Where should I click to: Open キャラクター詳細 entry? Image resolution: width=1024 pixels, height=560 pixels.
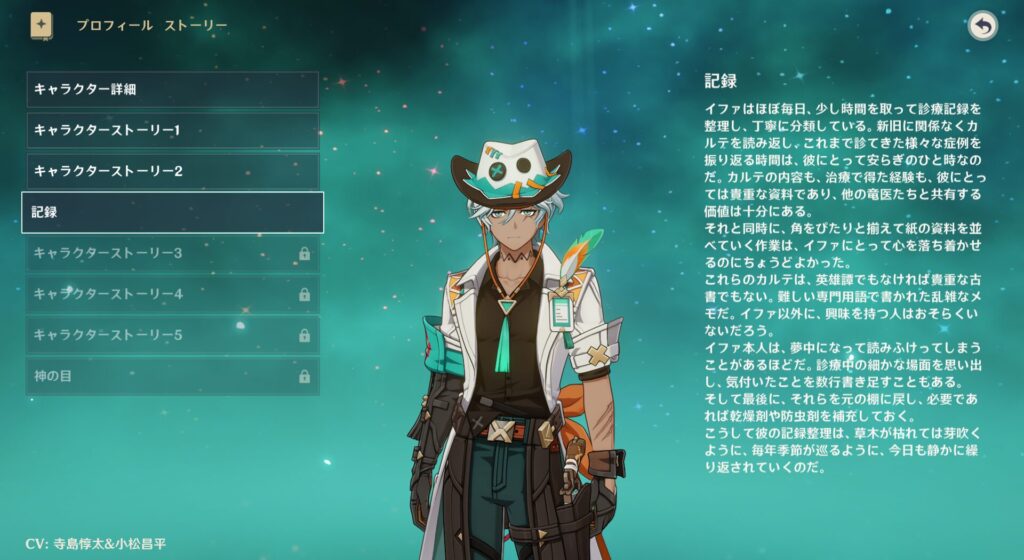pos(172,89)
